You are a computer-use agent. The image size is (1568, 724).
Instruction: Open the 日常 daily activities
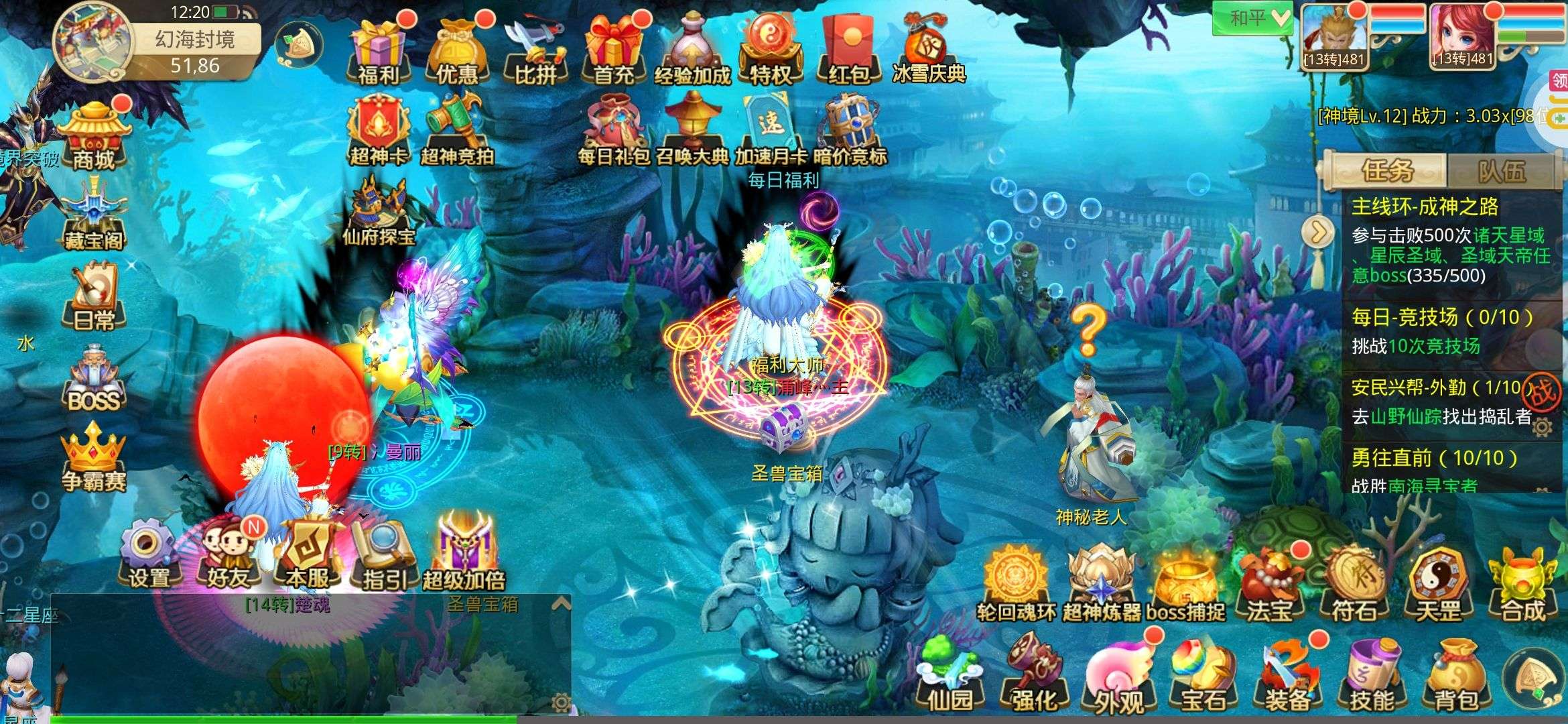click(x=94, y=298)
